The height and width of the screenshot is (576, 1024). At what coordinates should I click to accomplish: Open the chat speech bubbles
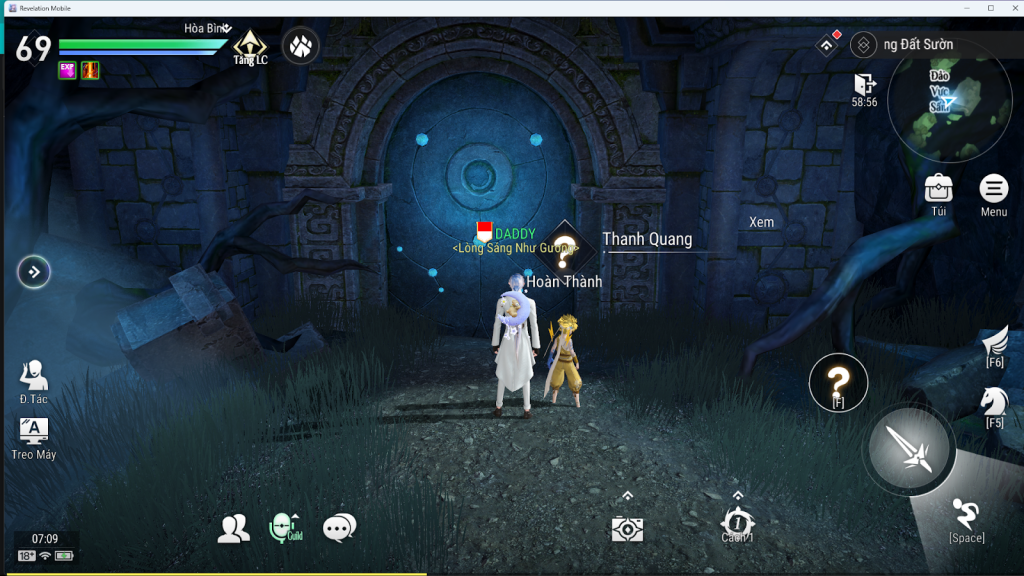(x=339, y=527)
